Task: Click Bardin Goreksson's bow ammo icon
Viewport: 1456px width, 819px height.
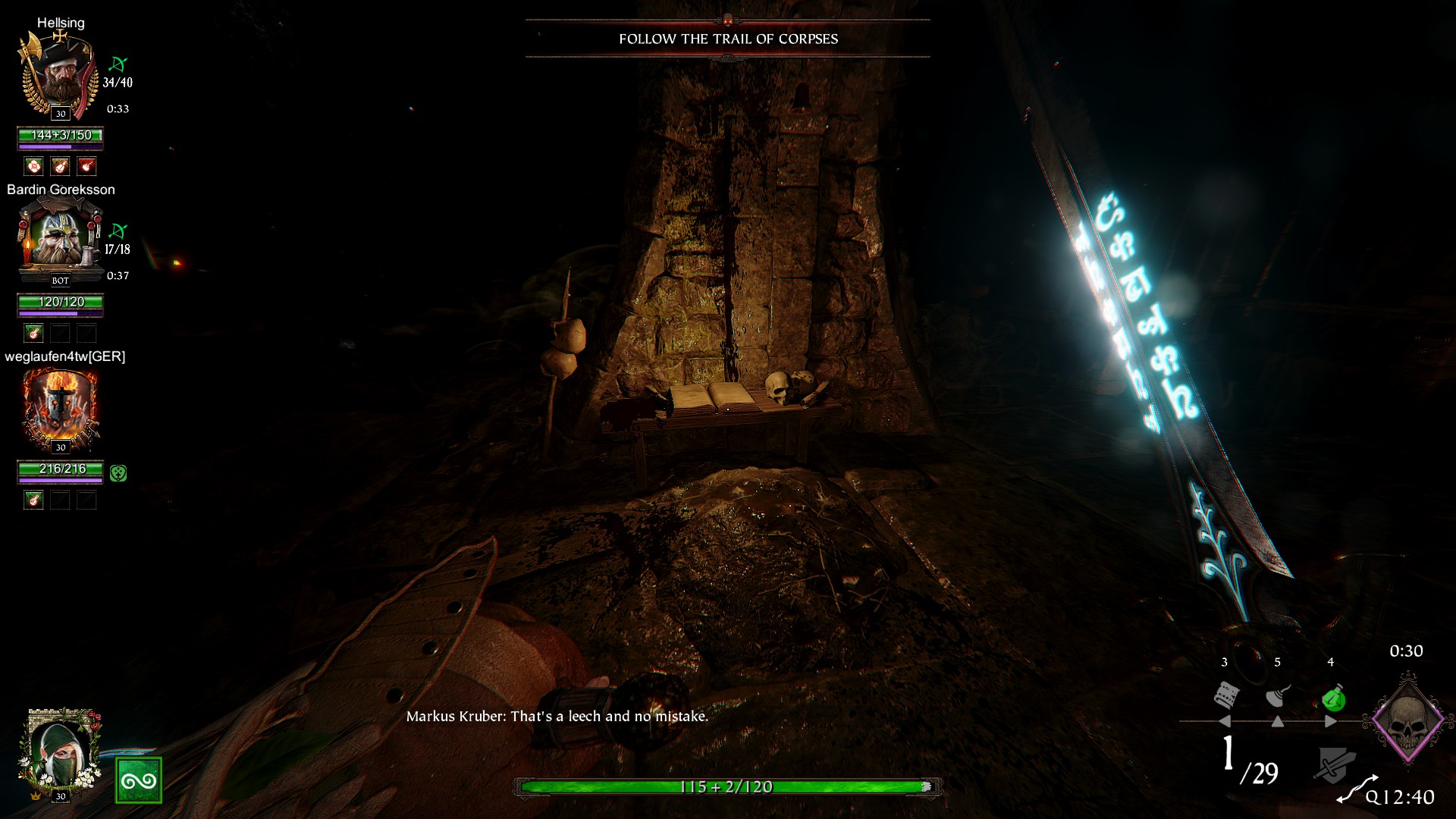Action: click(x=118, y=231)
